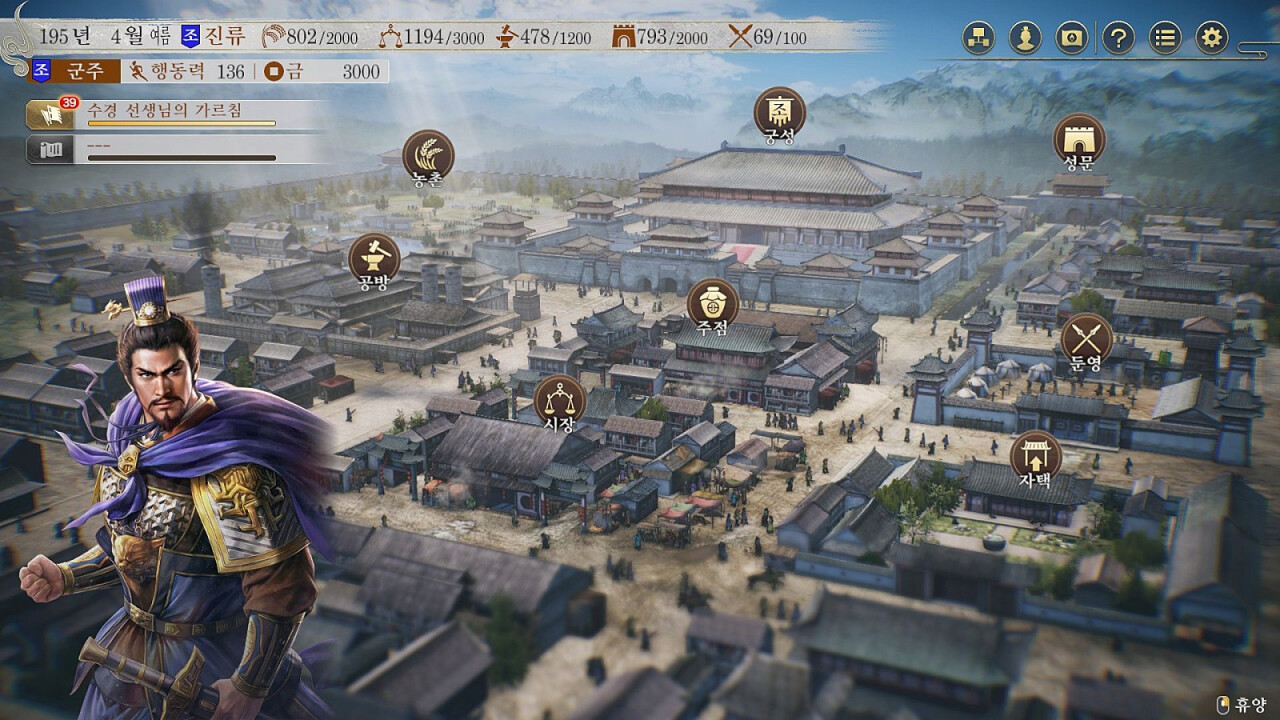Enter the 궁성 palace location
The width and height of the screenshot is (1280, 720).
[x=779, y=113]
